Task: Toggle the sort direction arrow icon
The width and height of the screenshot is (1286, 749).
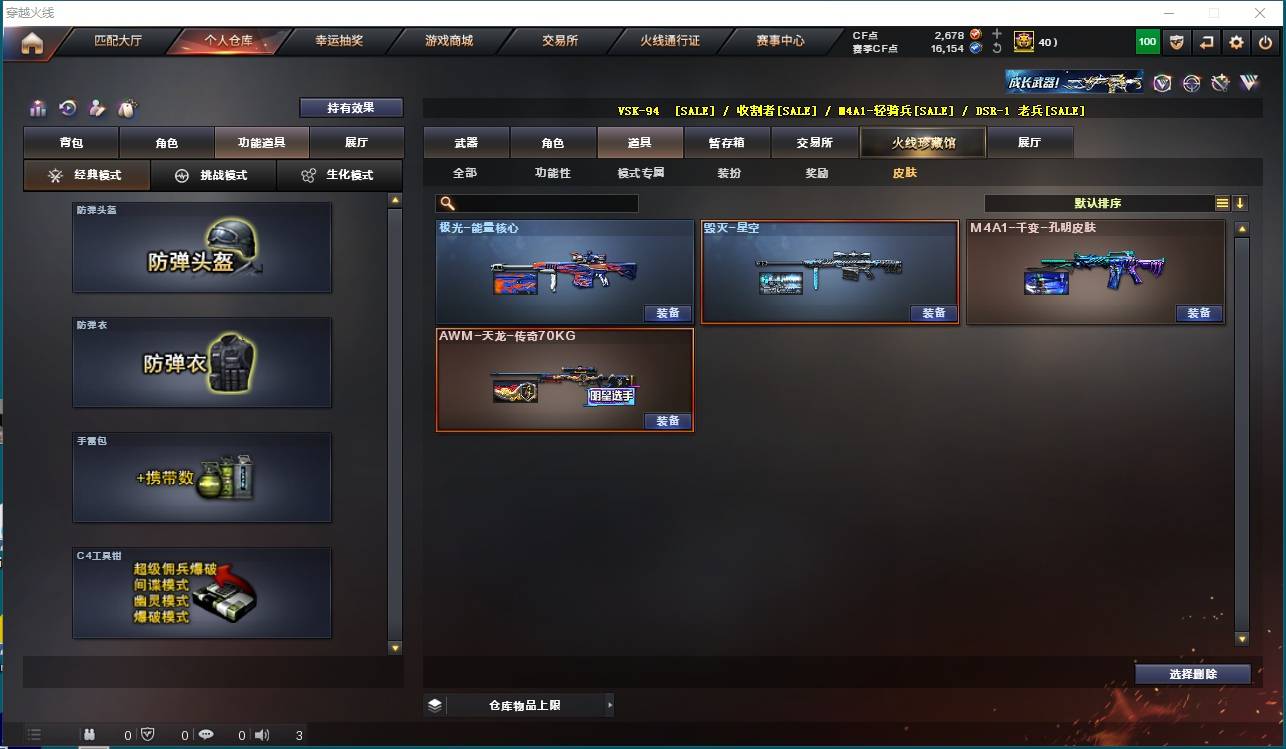Action: [1239, 202]
